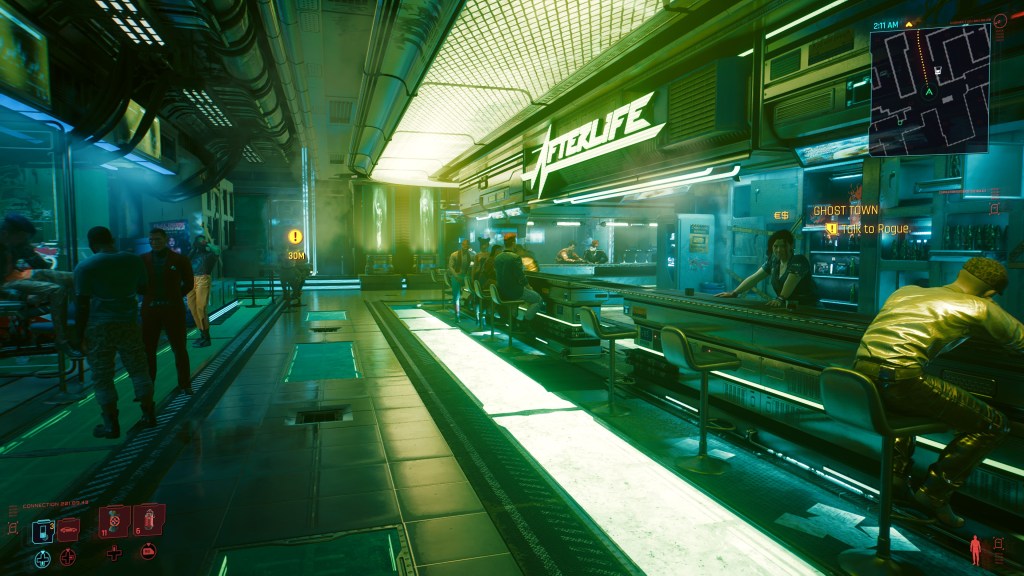The width and height of the screenshot is (1024, 576).
Task: Select the grenade slot showing 6
Action: (147, 519)
